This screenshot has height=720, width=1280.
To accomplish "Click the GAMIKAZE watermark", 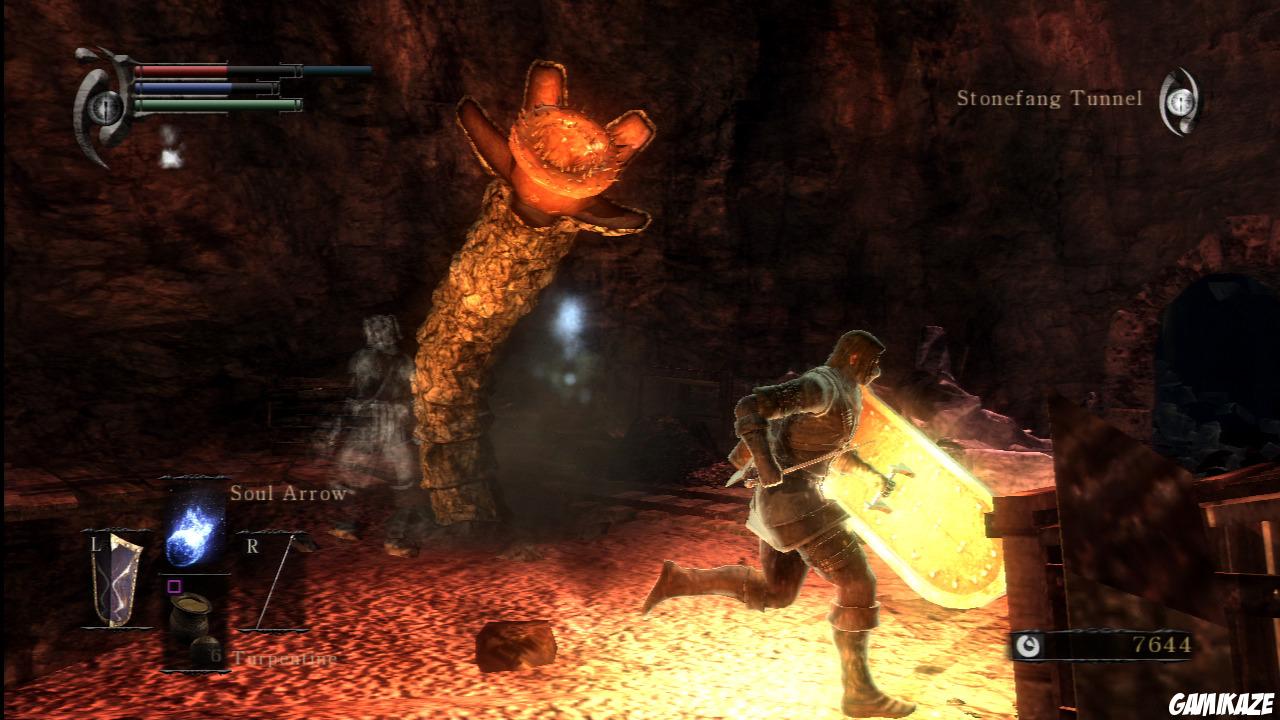I will click(1221, 703).
